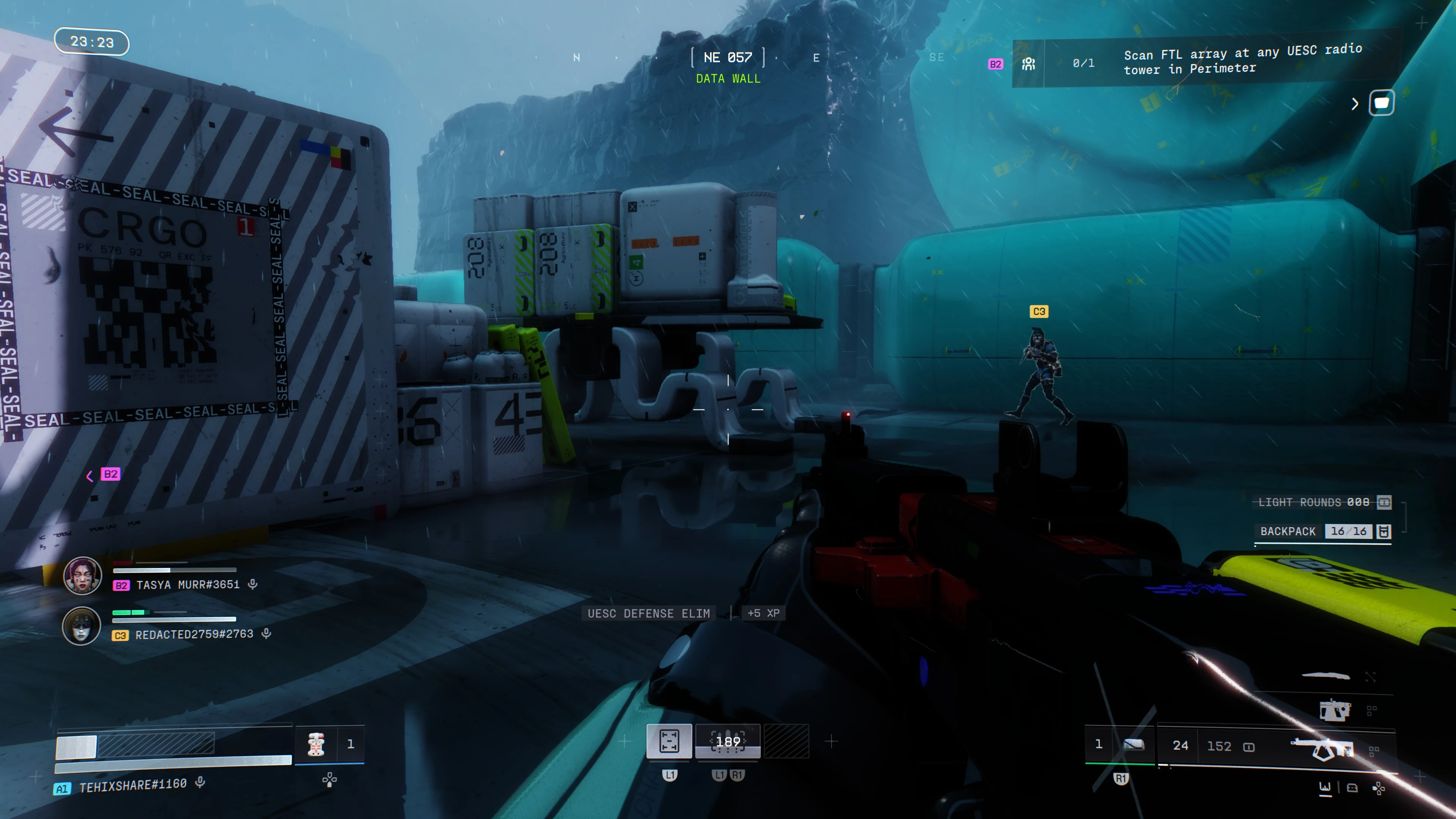Use the medical patch consumable slot

pyautogui.click(x=316, y=744)
